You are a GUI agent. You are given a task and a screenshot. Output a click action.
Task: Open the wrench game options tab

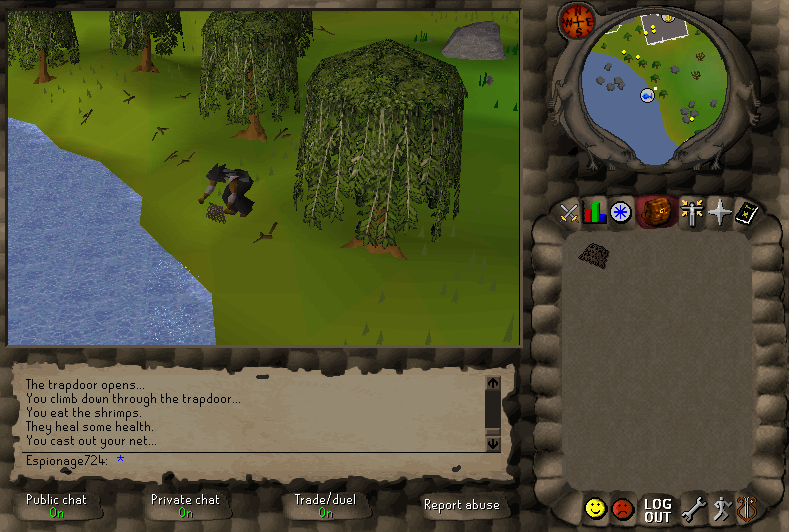[x=693, y=509]
